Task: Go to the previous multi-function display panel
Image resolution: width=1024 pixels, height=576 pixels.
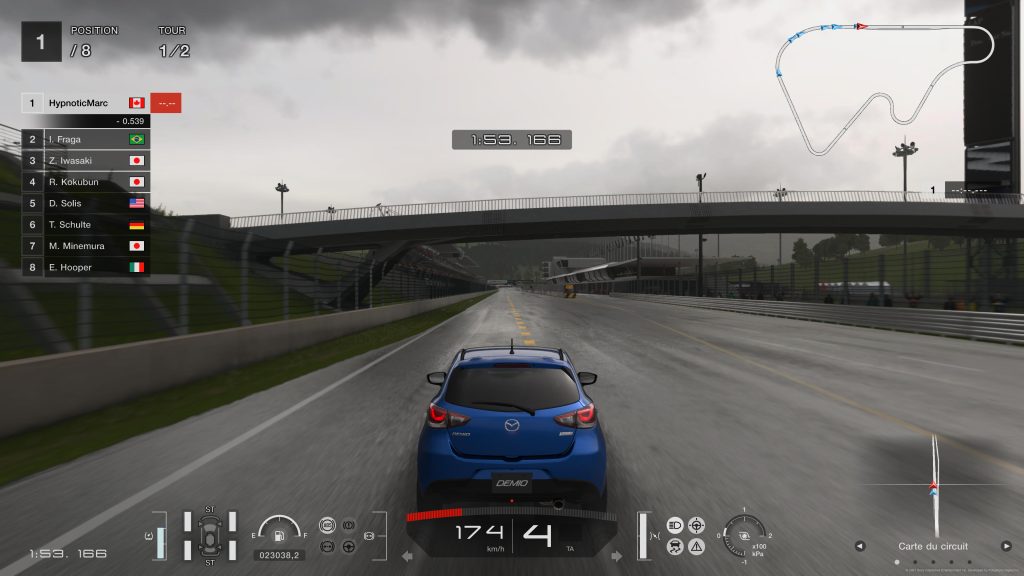Action: 859,546
